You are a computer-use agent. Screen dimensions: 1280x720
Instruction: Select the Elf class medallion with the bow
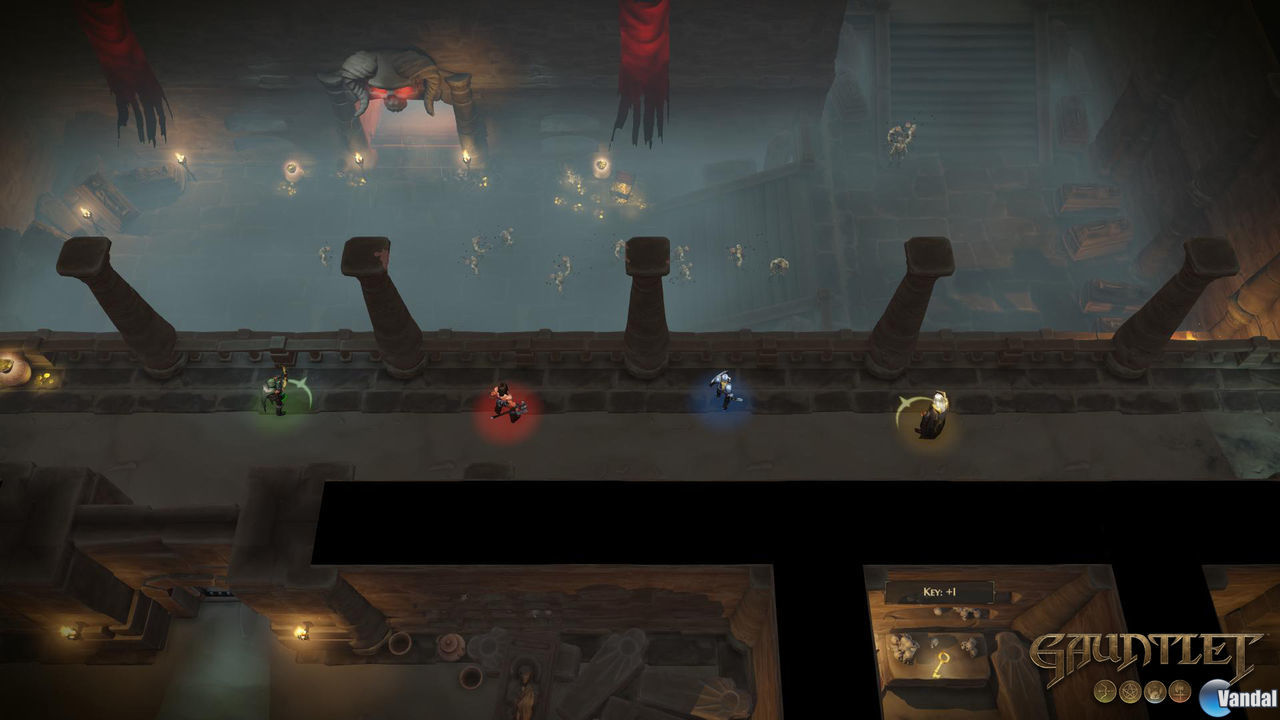point(1103,692)
